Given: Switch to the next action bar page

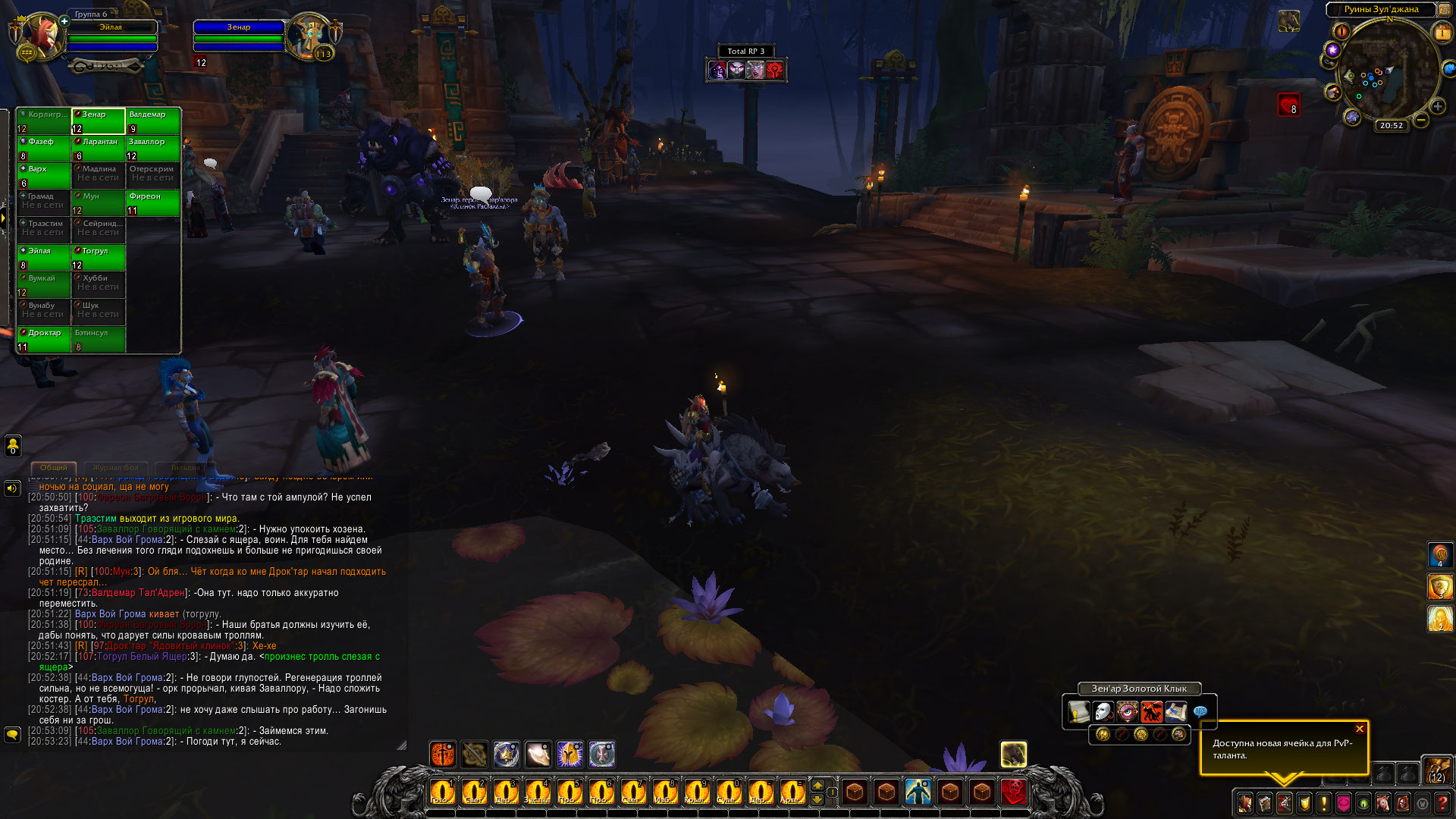Looking at the screenshot, I should 817,785.
